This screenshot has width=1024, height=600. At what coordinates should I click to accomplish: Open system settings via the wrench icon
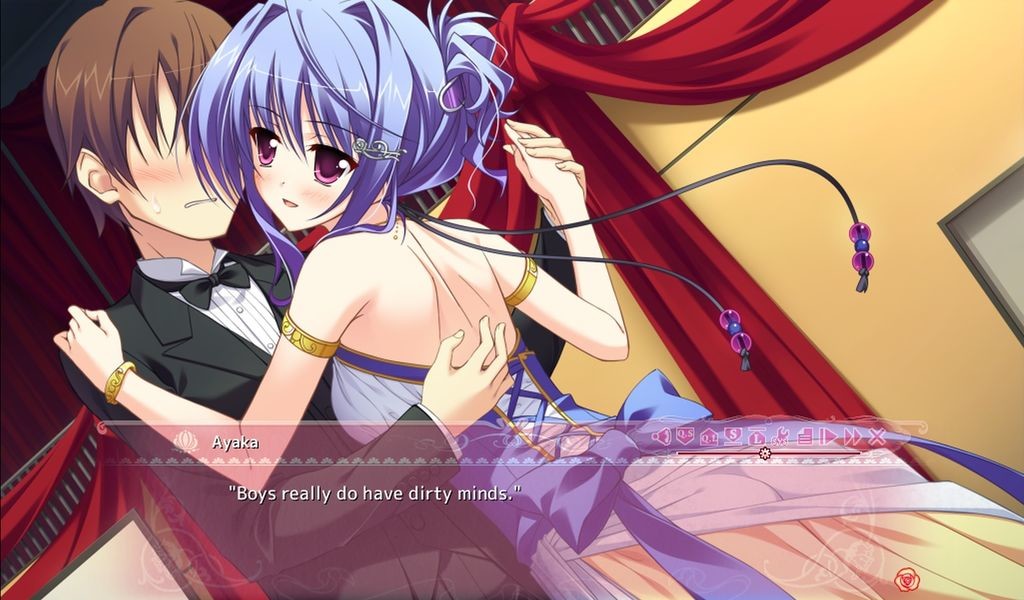pos(781,436)
